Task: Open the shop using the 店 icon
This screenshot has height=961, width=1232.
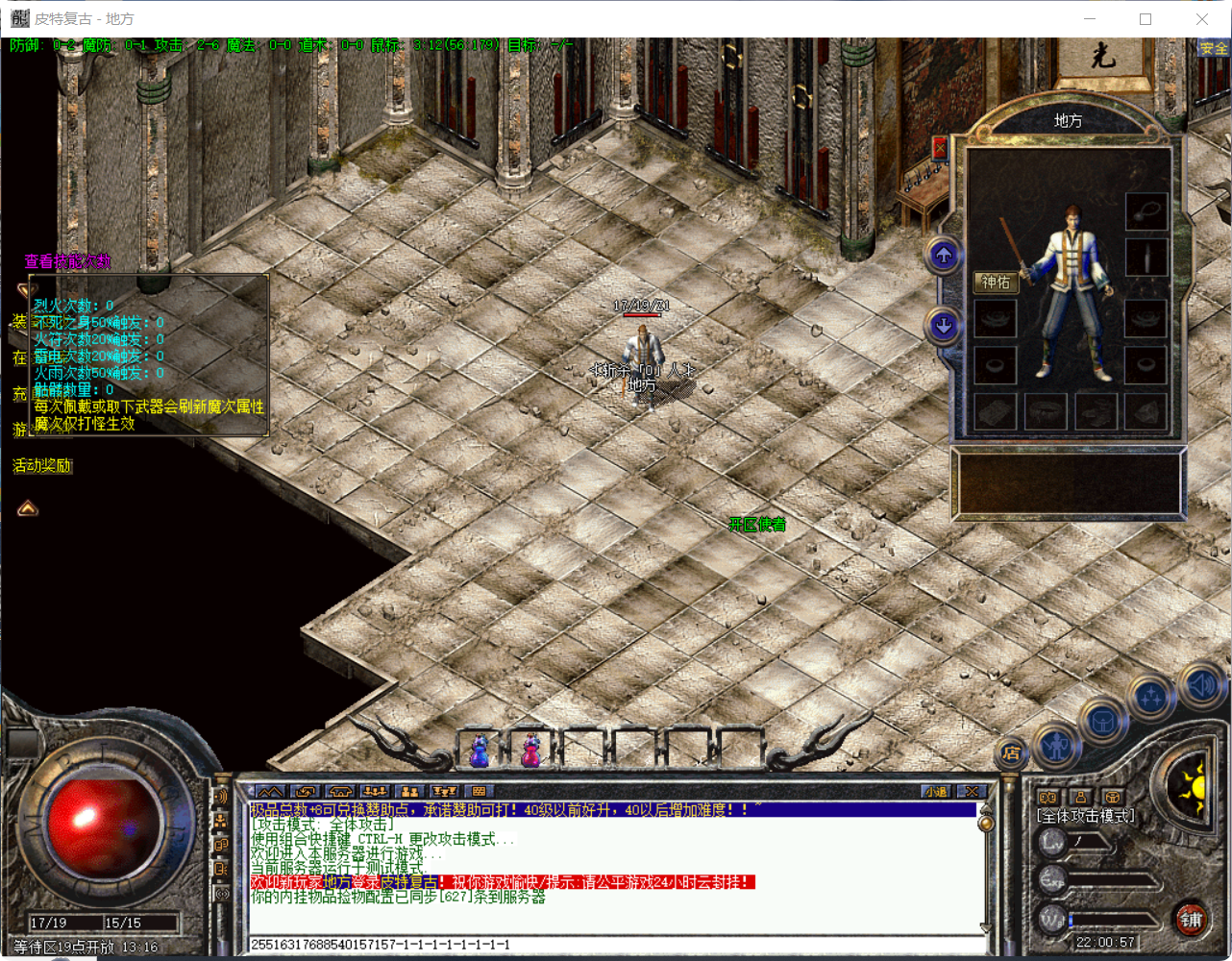Action: [x=1009, y=751]
